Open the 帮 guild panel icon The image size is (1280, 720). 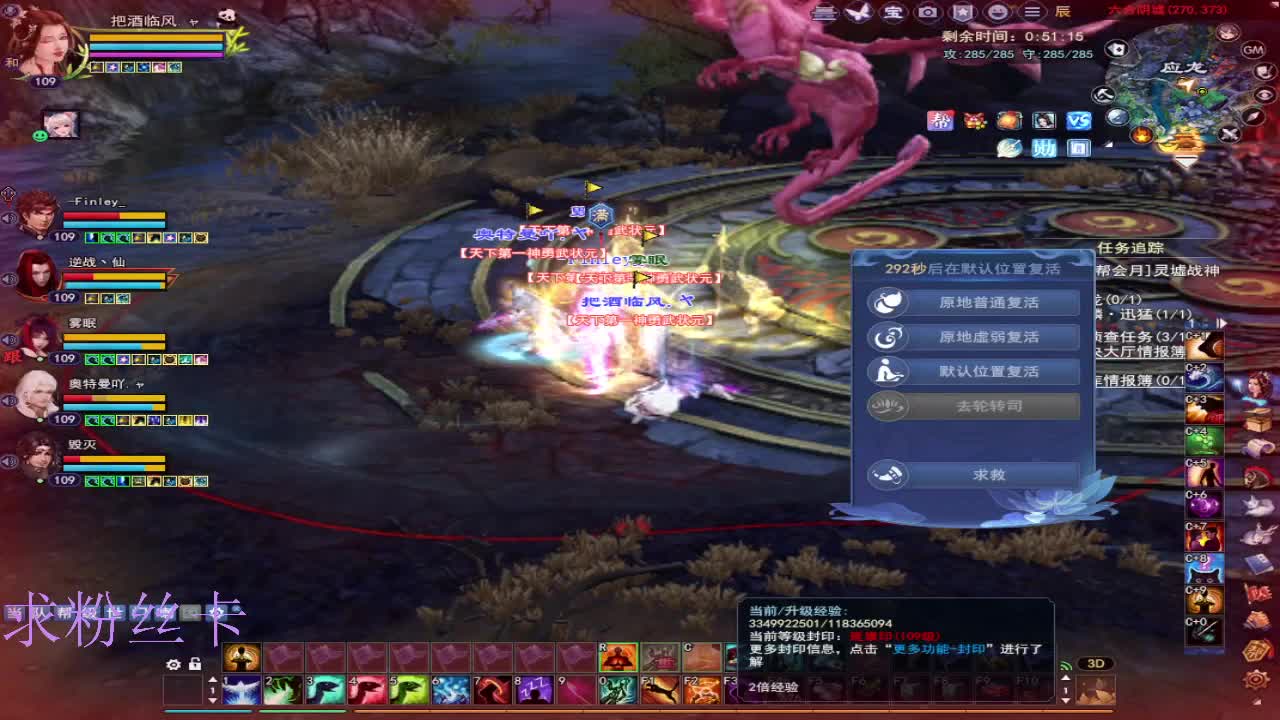pyautogui.click(x=941, y=120)
